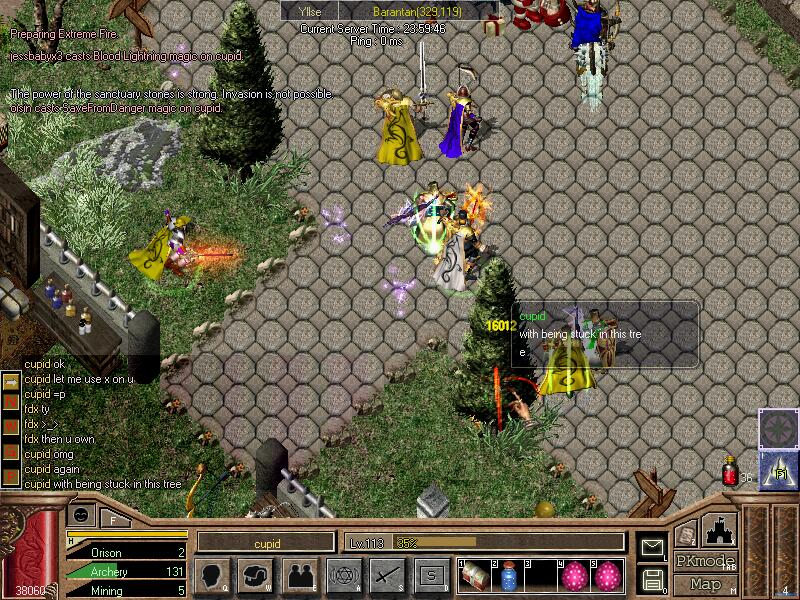
Task: Click the floppy disk save icon
Action: click(x=653, y=578)
